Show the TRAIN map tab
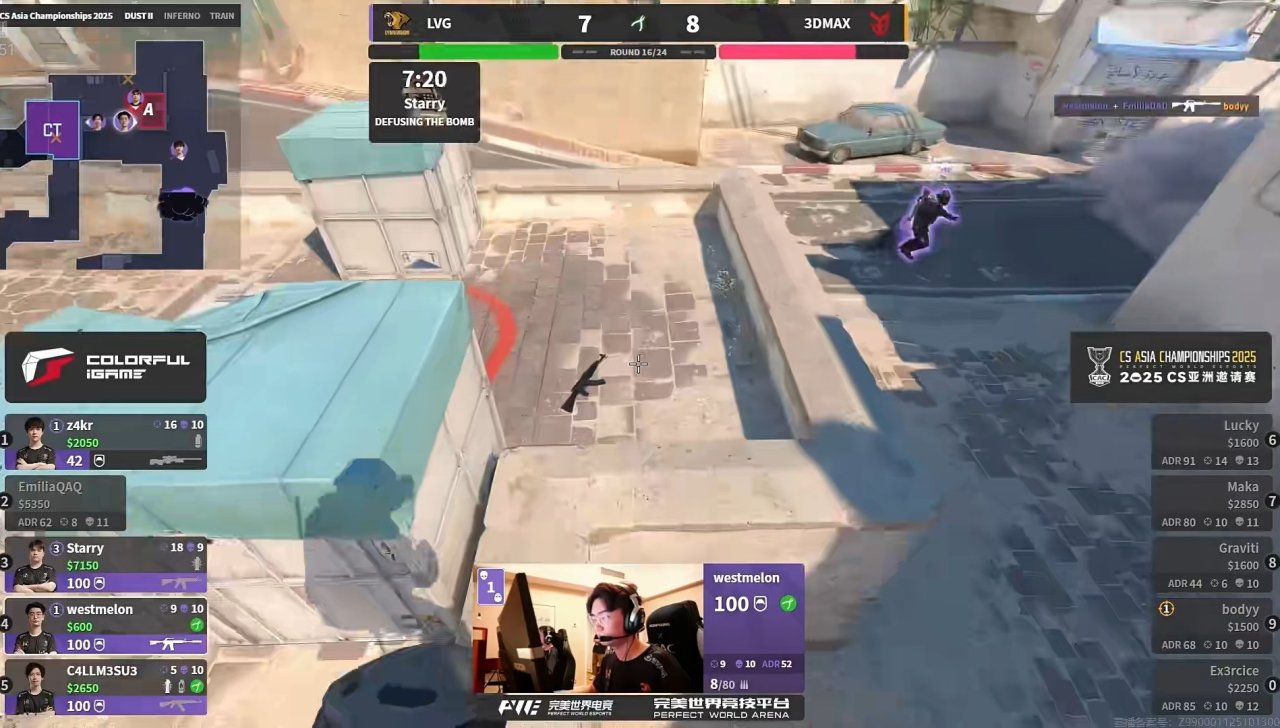This screenshot has width=1280, height=728. tap(222, 16)
